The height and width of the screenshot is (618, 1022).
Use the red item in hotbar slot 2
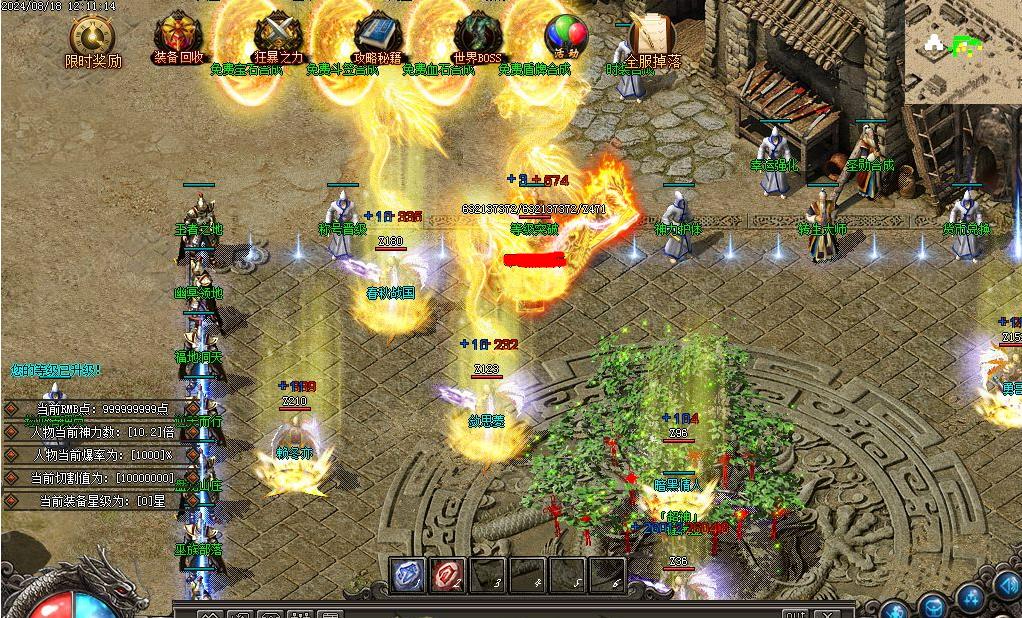point(447,576)
